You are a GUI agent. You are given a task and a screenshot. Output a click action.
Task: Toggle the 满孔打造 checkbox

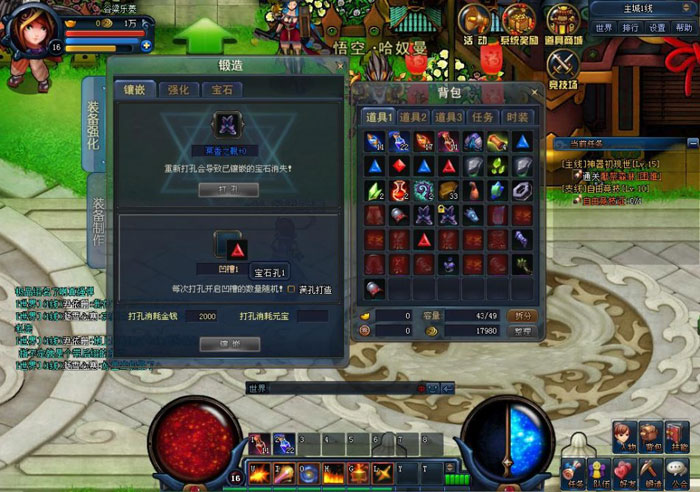tap(291, 290)
